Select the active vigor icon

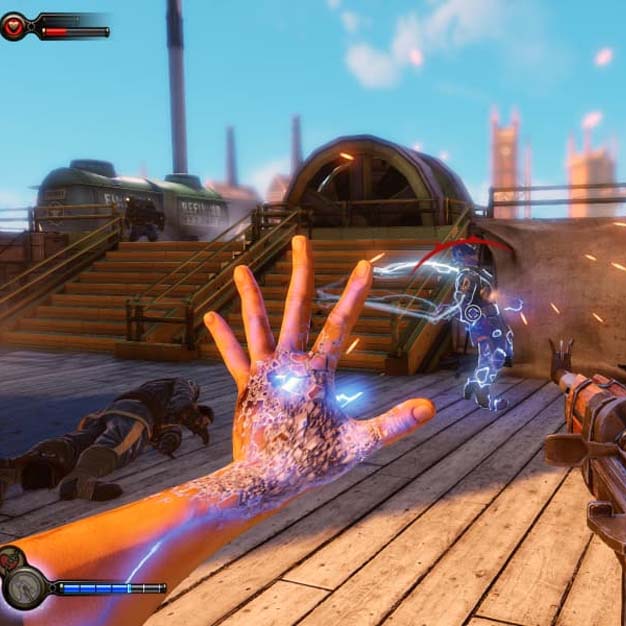pyautogui.click(x=24, y=587)
